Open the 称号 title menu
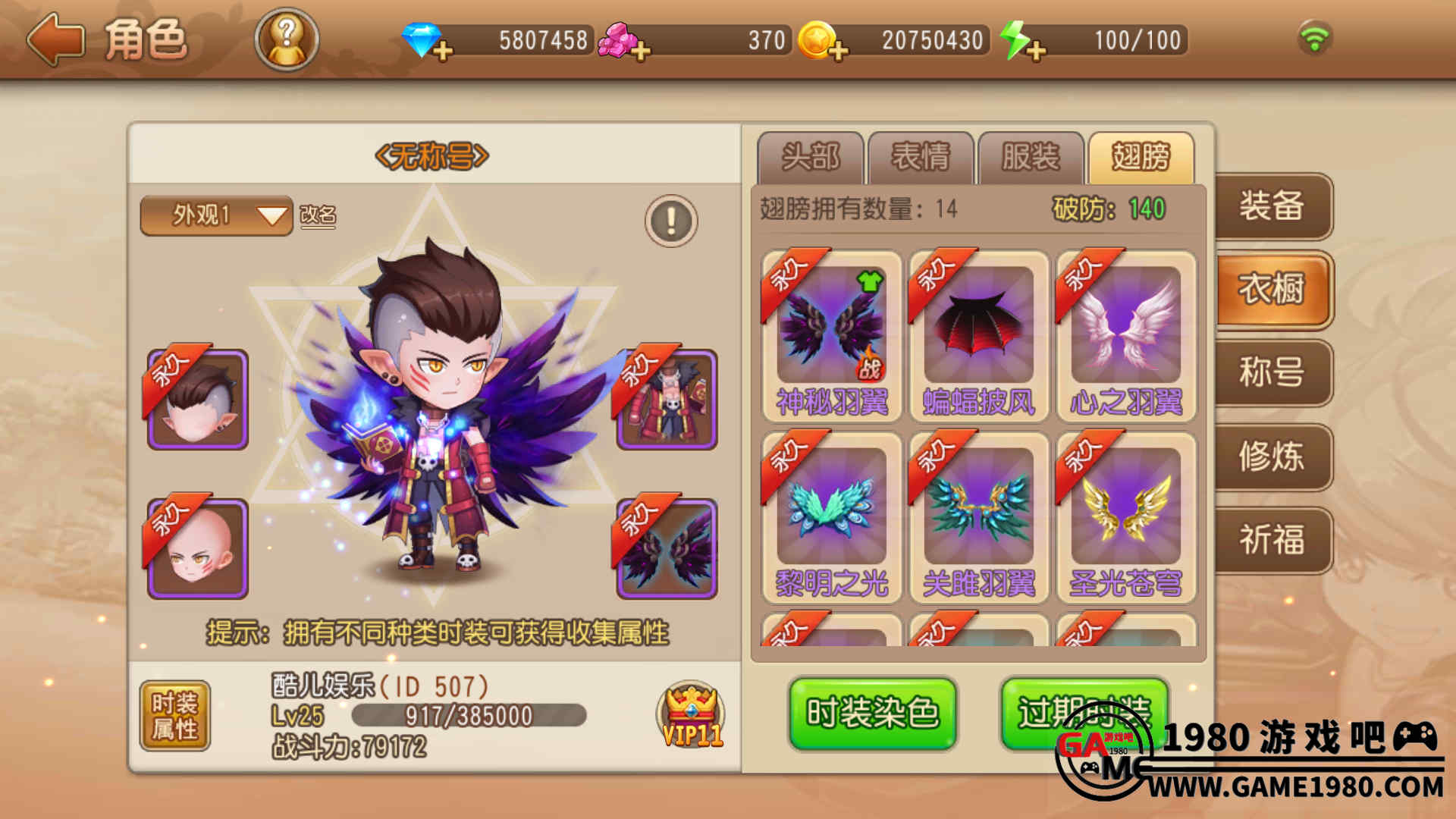This screenshot has height=819, width=1456. (1272, 373)
